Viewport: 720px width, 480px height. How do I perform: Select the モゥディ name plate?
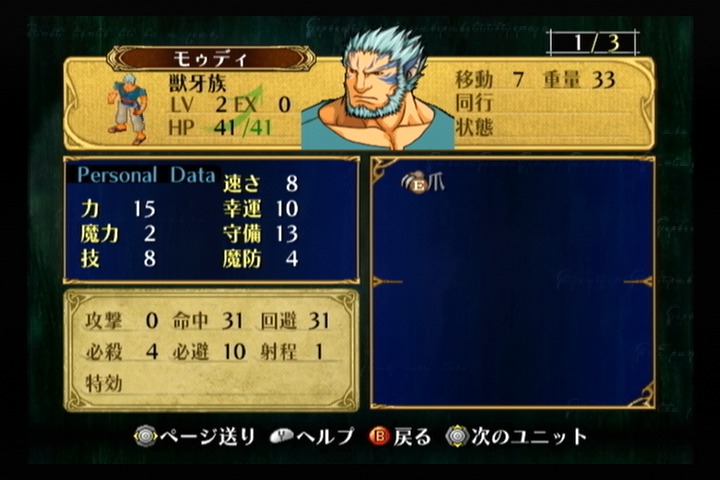[211, 58]
